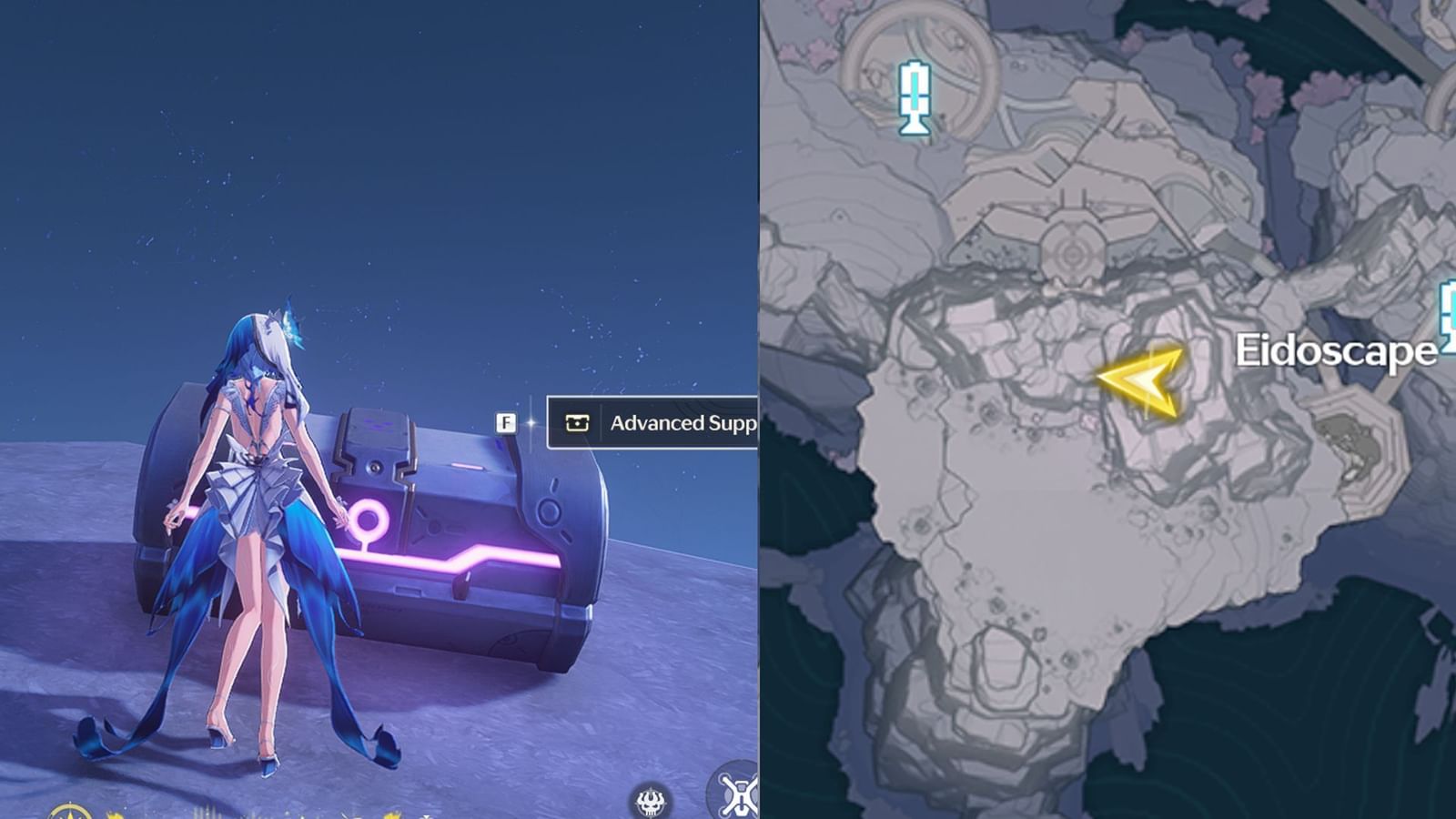
Task: Click the chest icon beside the Advanced Supply text
Action: pos(580,422)
